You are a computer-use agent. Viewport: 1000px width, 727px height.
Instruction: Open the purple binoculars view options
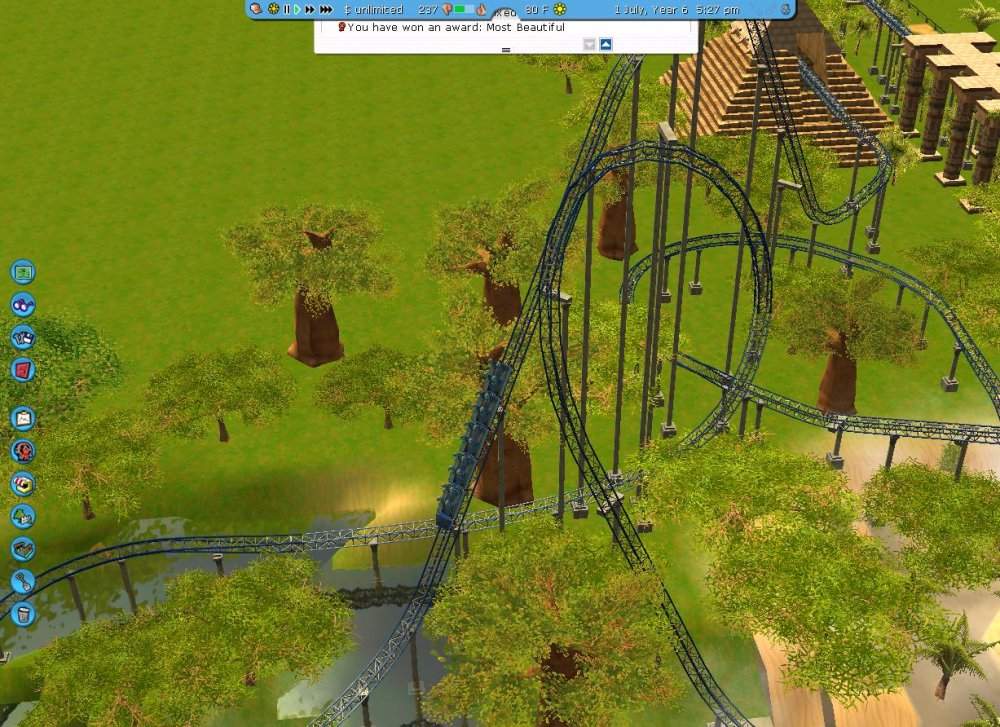pos(23,305)
